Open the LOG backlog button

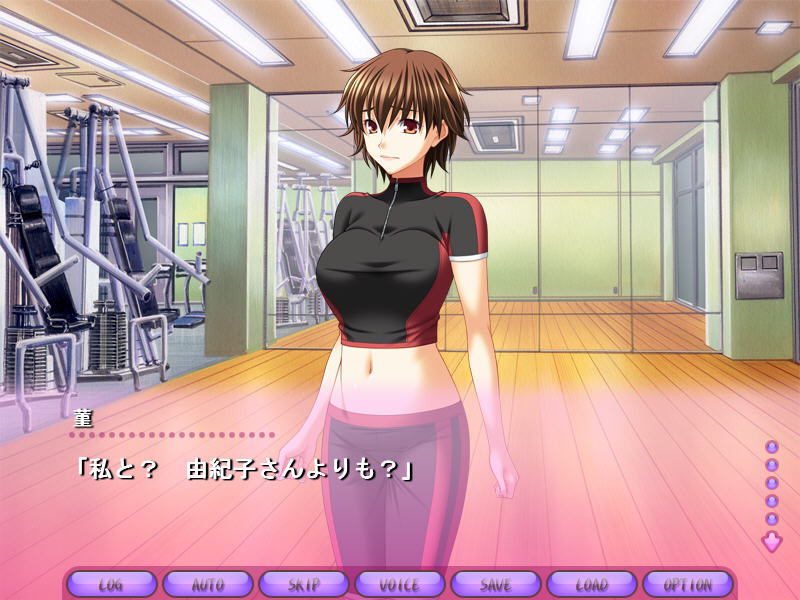(111, 584)
